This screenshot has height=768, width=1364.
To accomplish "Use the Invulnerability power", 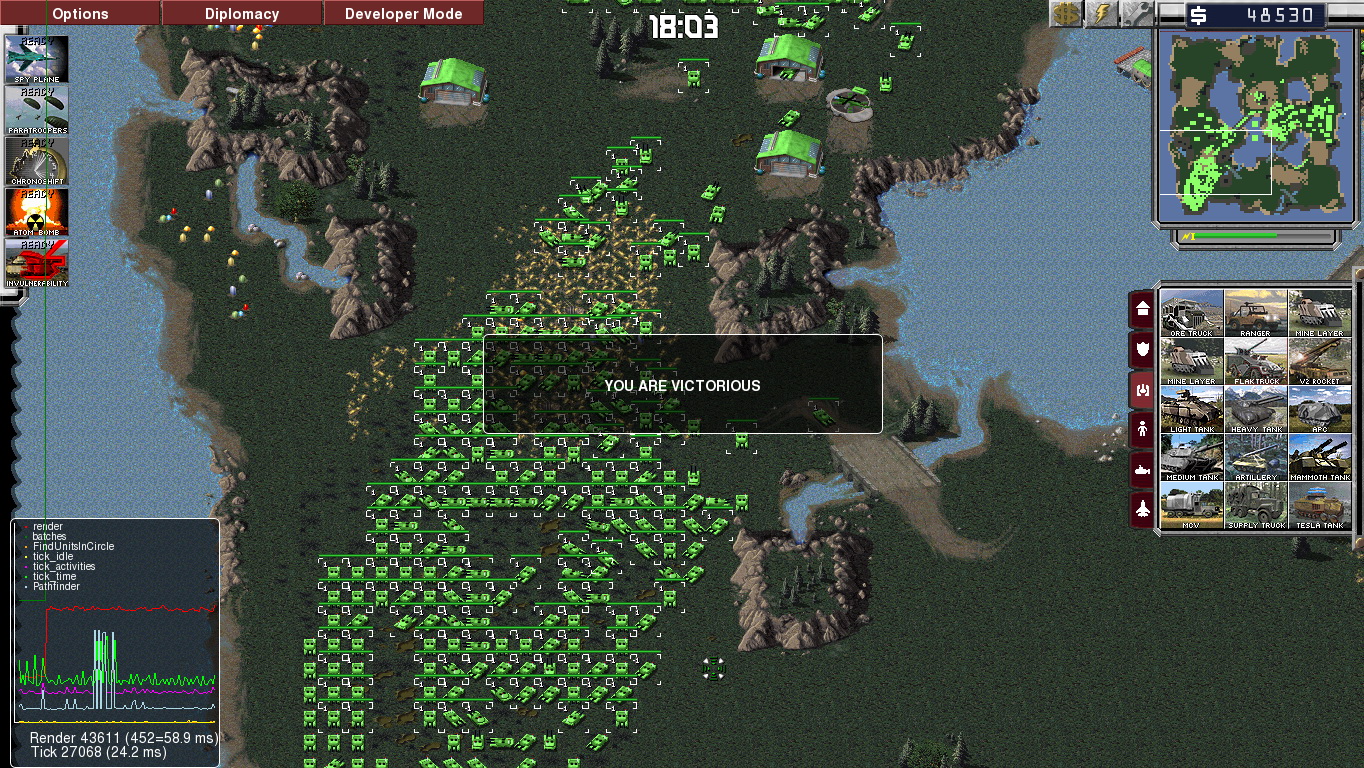I will 37,263.
